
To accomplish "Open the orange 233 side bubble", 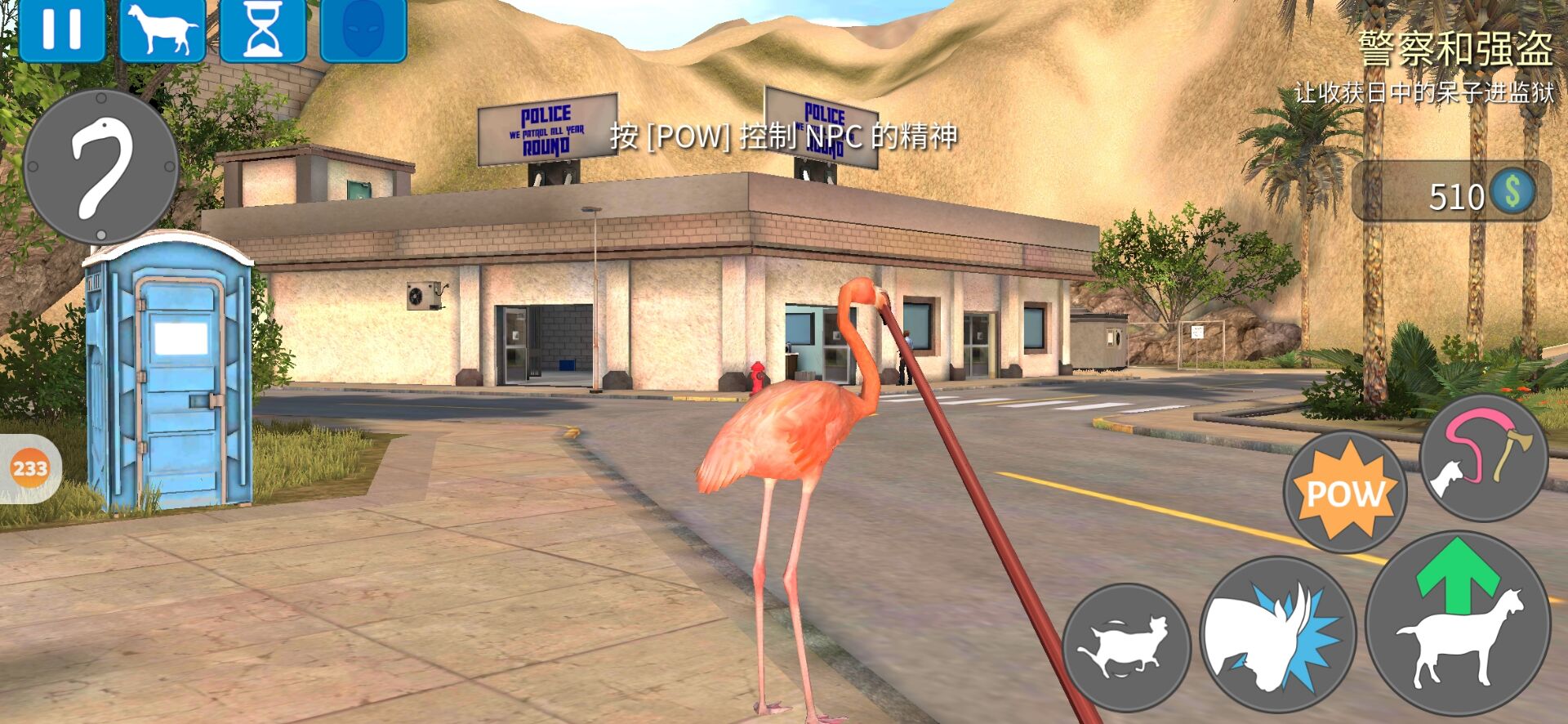I will pyautogui.click(x=29, y=468).
